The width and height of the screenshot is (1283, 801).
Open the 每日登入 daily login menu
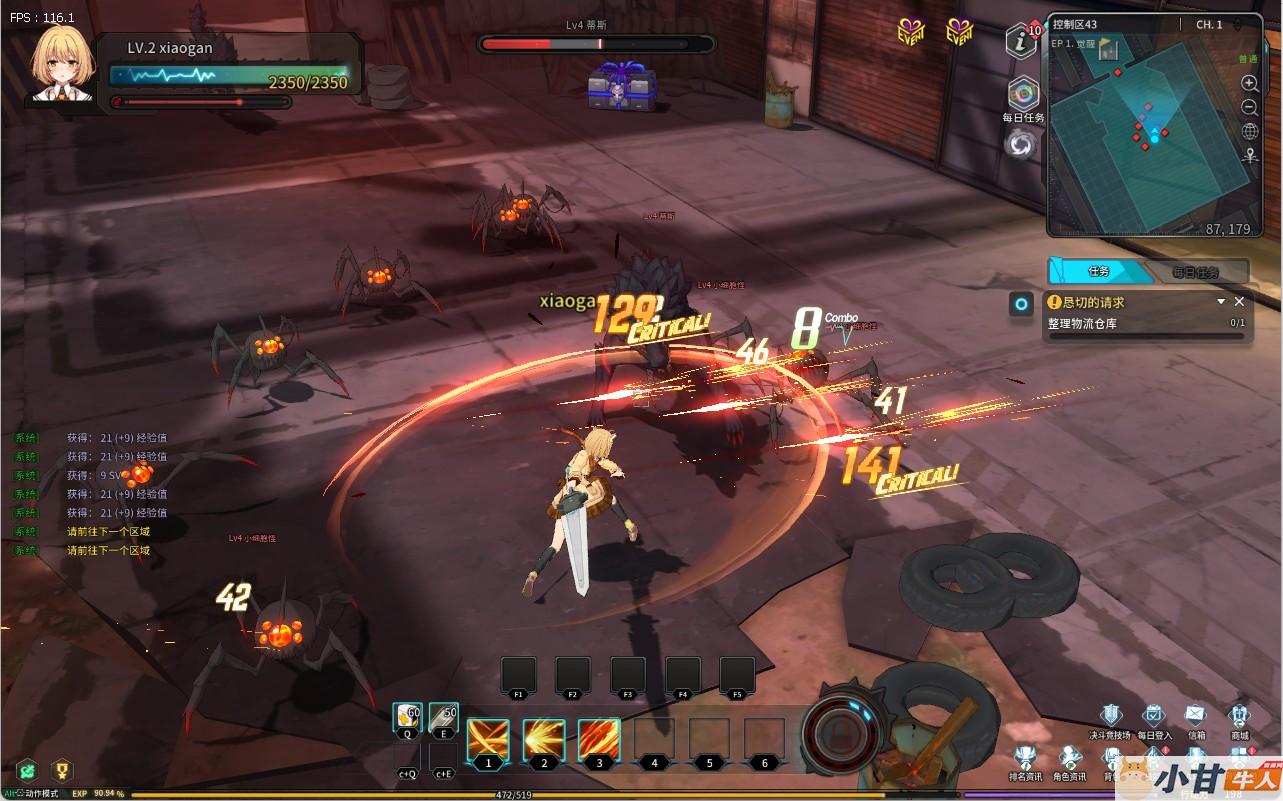pos(1153,717)
